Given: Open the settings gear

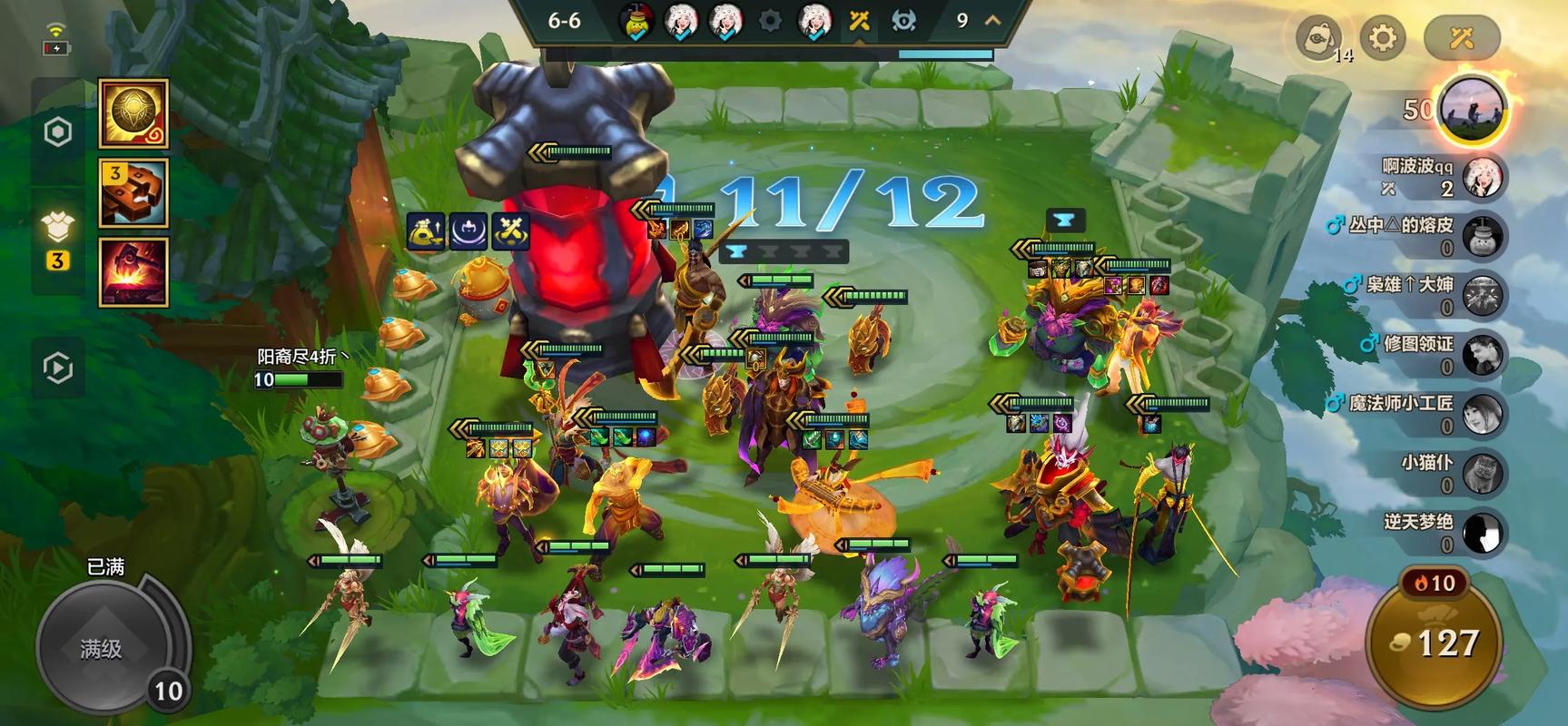Looking at the screenshot, I should click(1383, 38).
